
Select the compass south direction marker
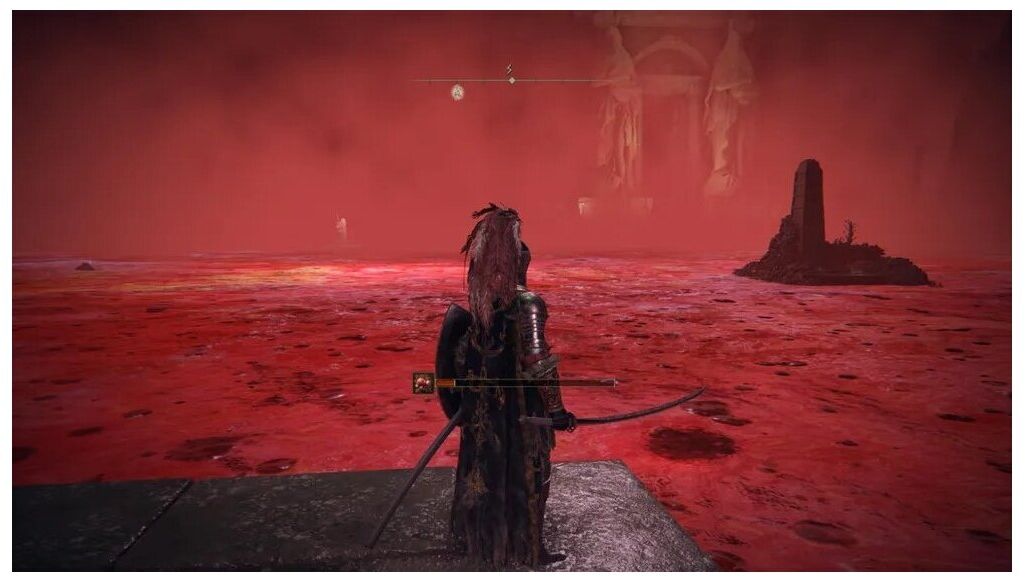[x=510, y=70]
